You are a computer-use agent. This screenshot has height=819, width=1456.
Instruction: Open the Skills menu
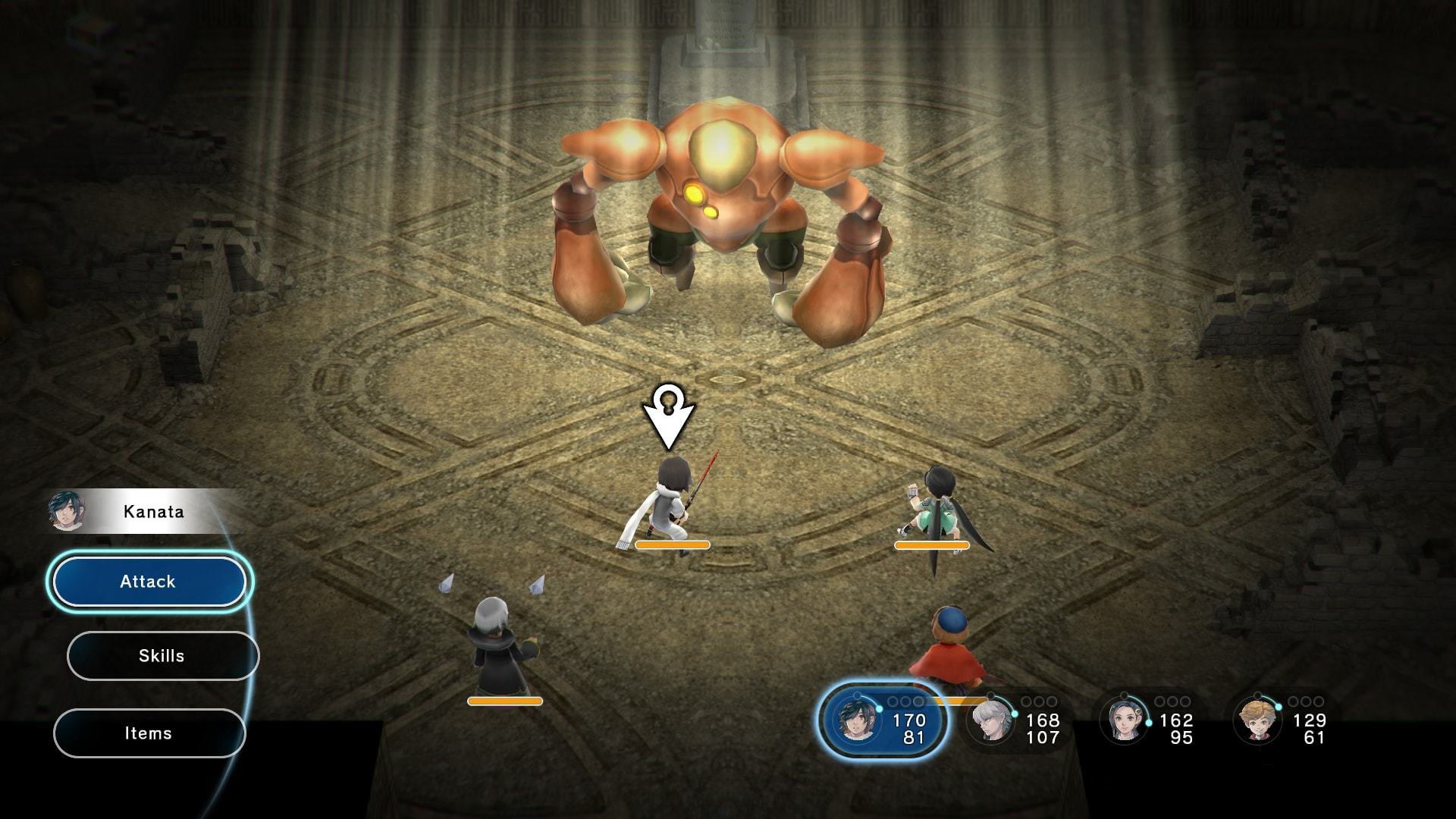click(162, 656)
